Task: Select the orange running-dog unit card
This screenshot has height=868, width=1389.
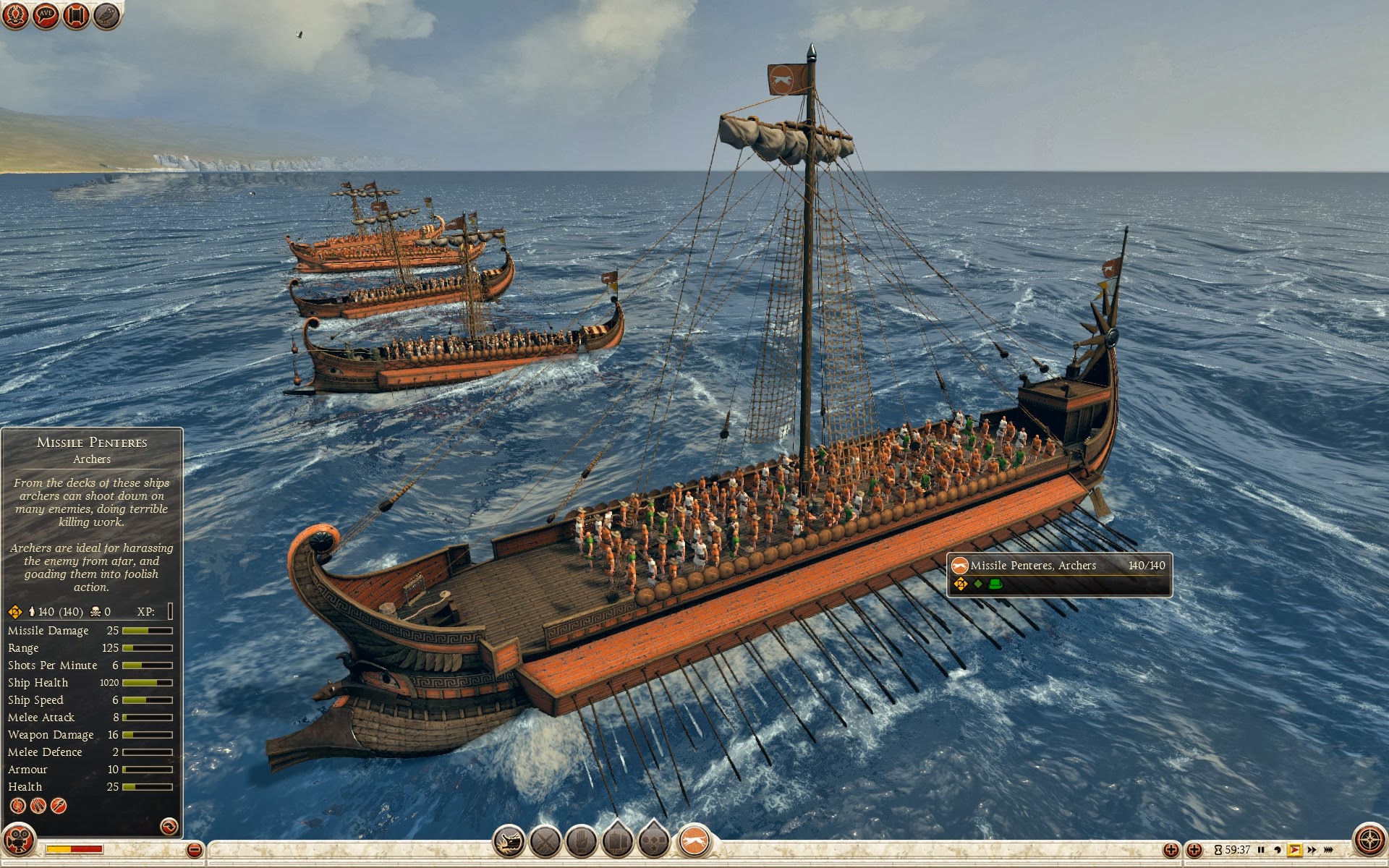Action: tap(694, 842)
